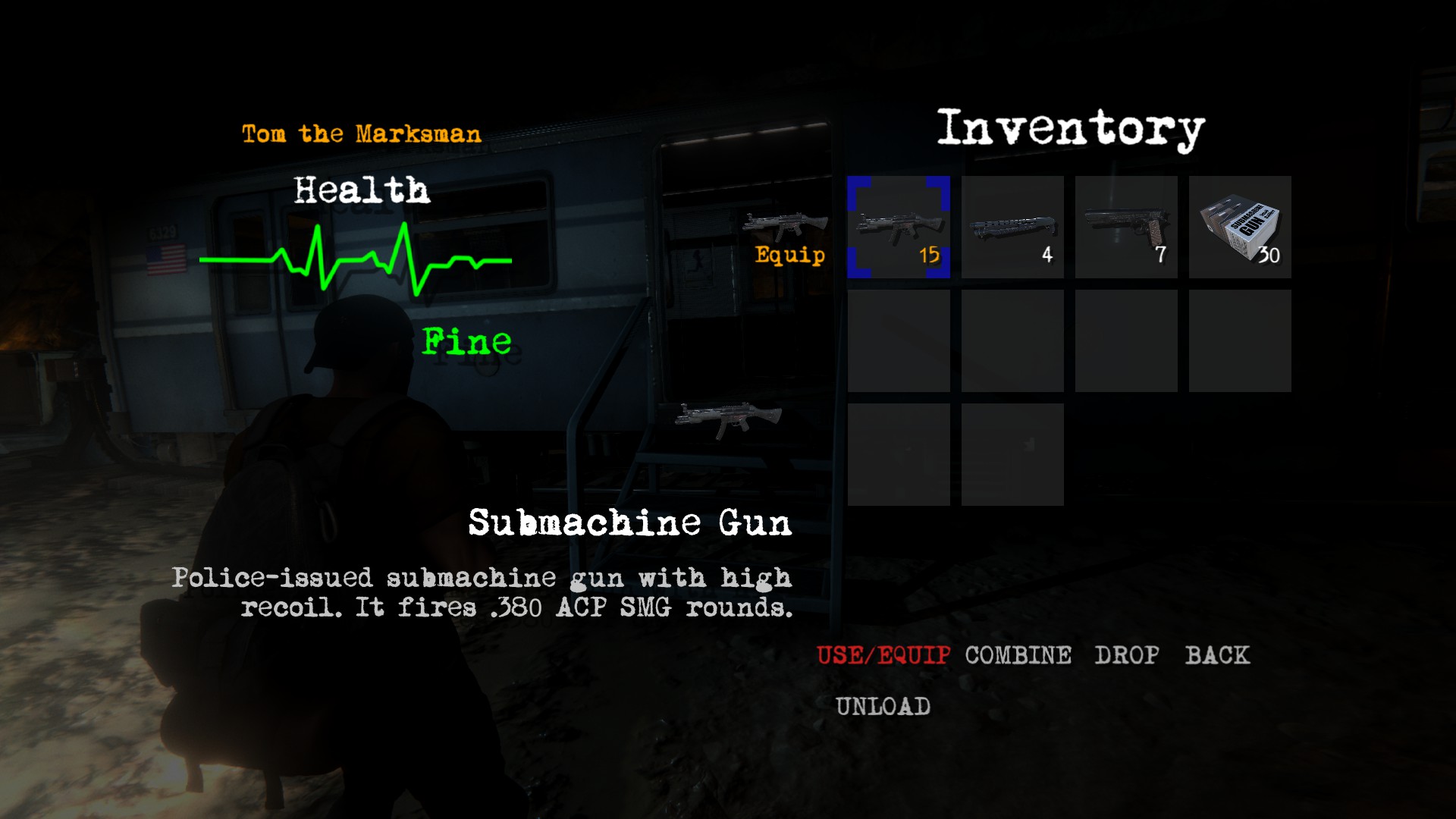Choose BACK to exit the inventory
Viewport: 1456px width, 819px height.
1219,654
